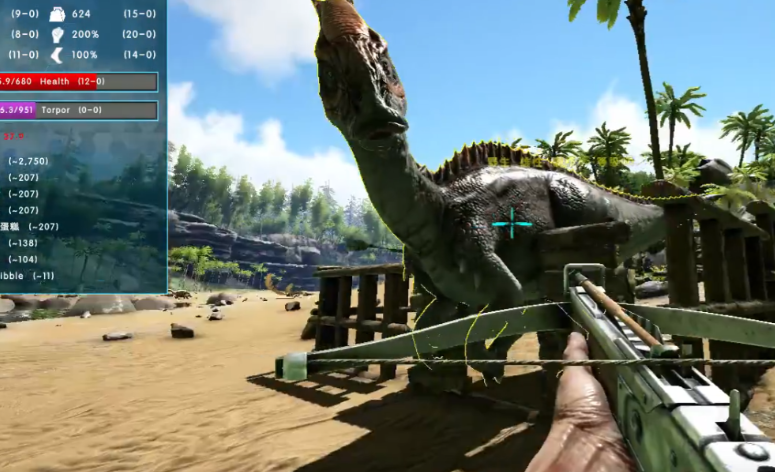
Task: Select the melee damage fist icon
Action: (56, 34)
